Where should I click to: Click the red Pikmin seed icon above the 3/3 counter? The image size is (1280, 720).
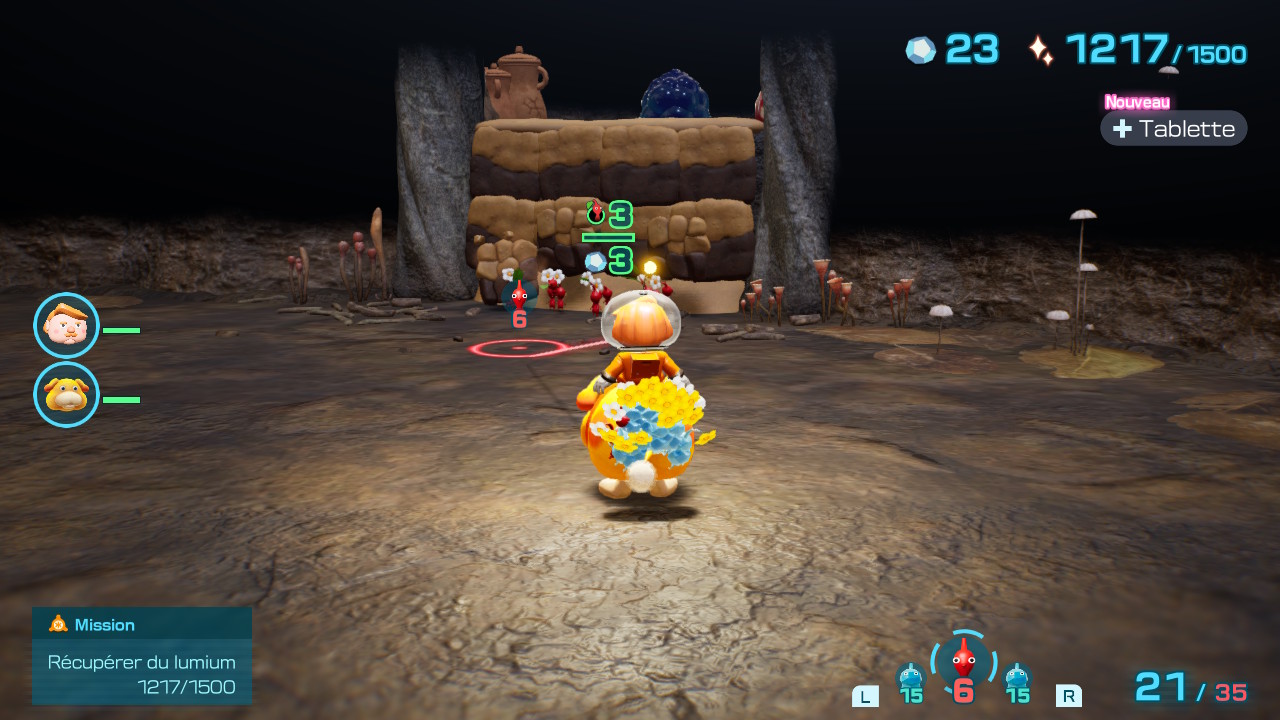[595, 210]
